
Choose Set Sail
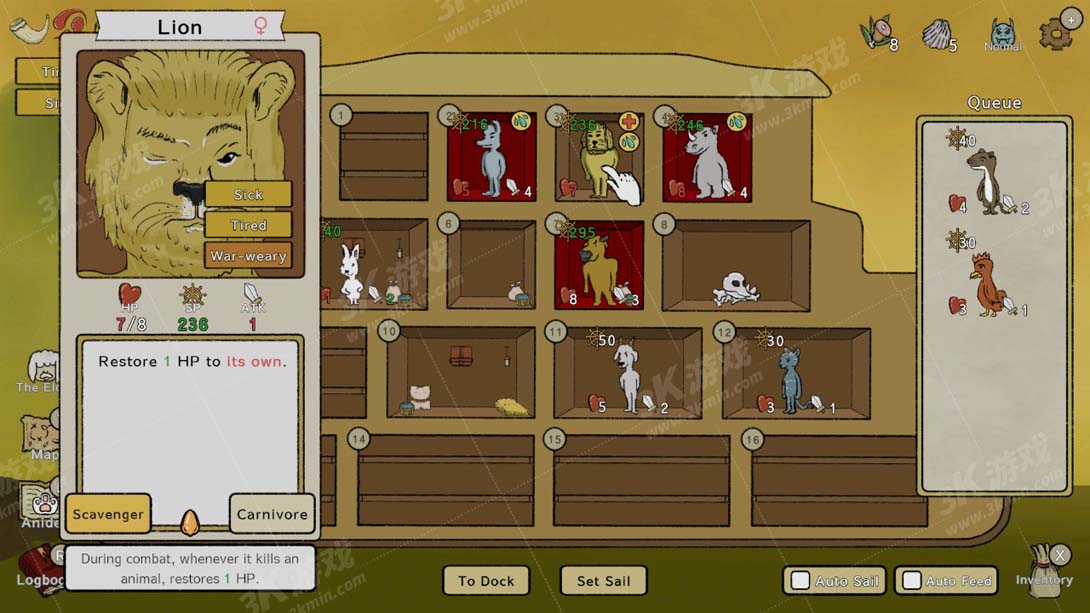coord(604,581)
